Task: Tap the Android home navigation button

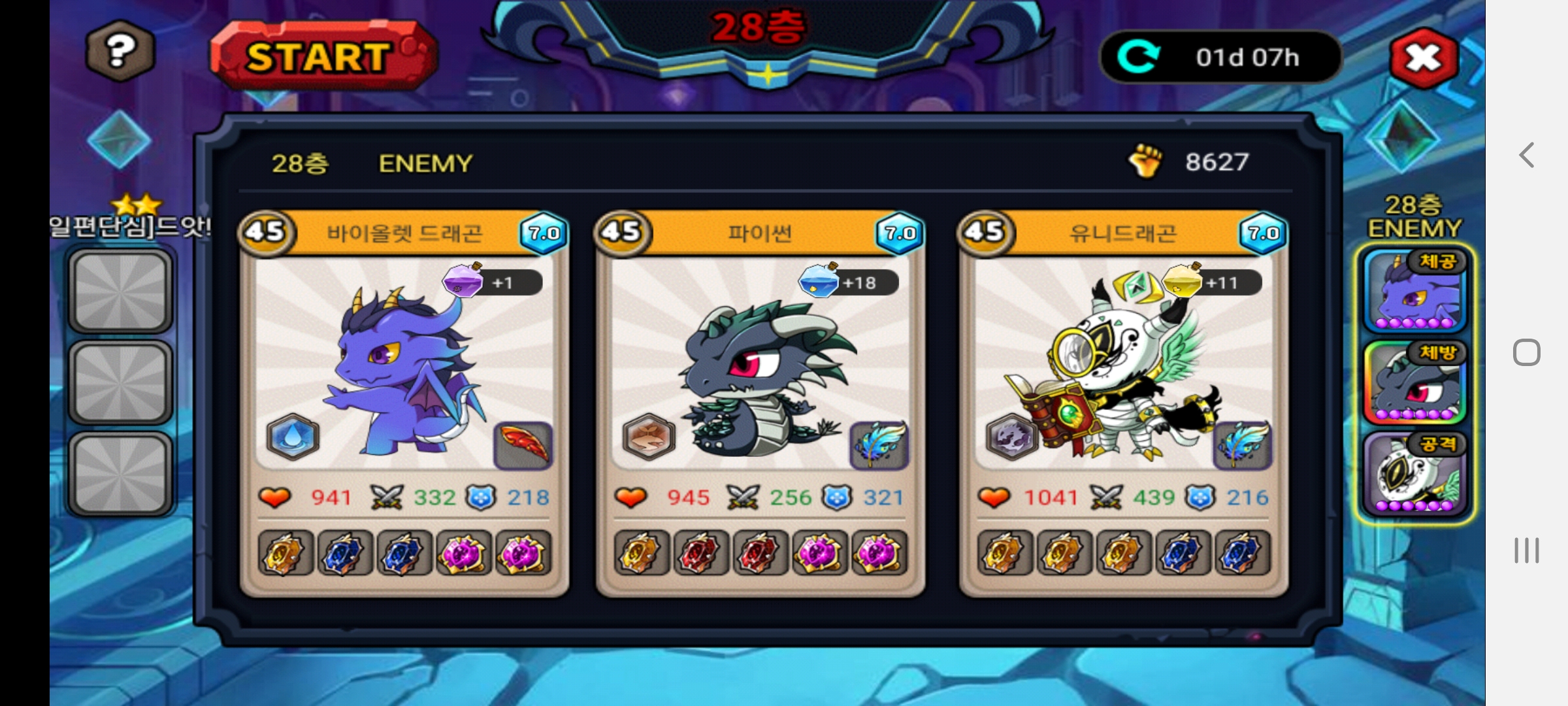Action: coord(1526,353)
